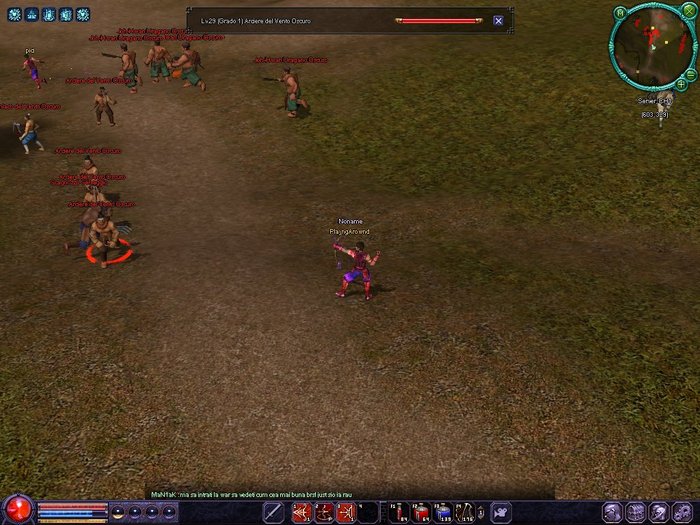The width and height of the screenshot is (700, 525).
Task: Use the blue mana potion in the hotbar
Action: click(443, 513)
